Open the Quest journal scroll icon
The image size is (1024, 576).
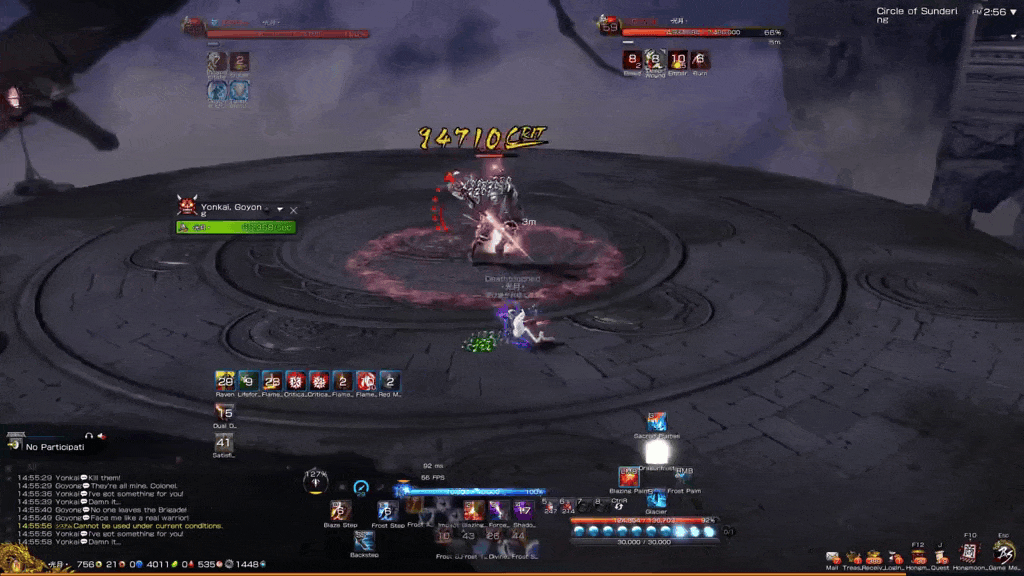tap(941, 557)
